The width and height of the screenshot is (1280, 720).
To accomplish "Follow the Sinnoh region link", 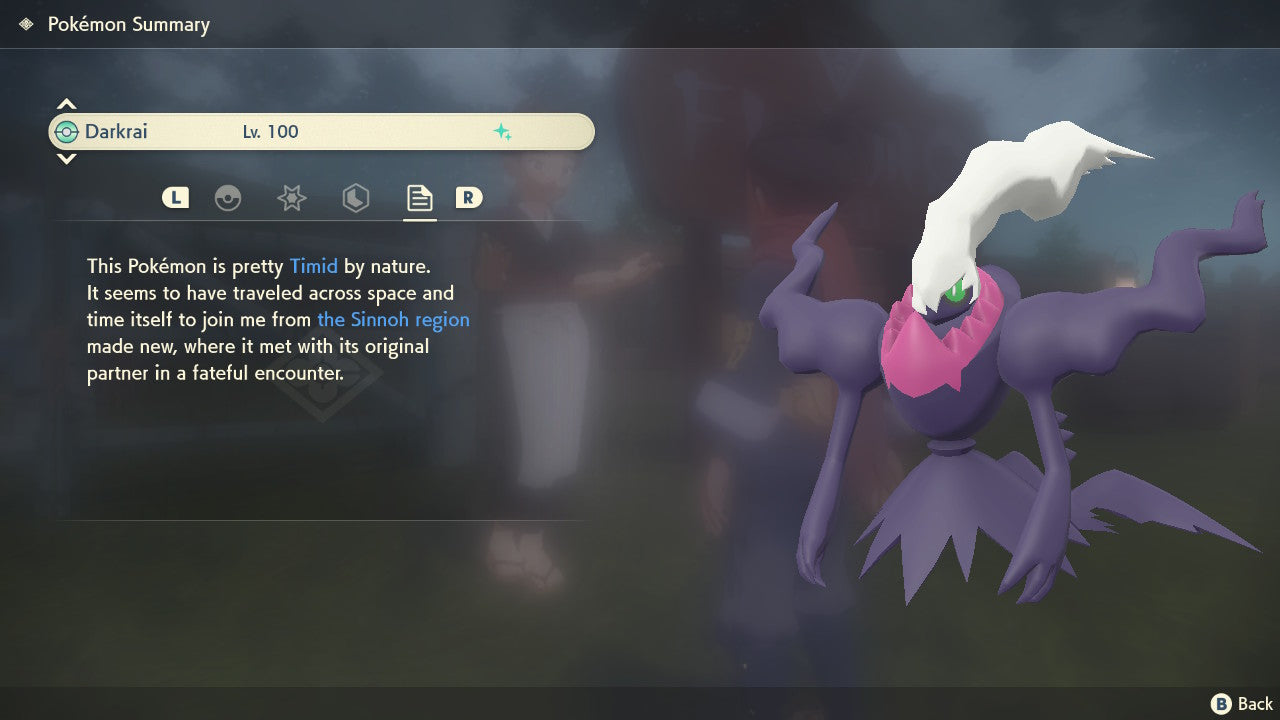I will (393, 319).
